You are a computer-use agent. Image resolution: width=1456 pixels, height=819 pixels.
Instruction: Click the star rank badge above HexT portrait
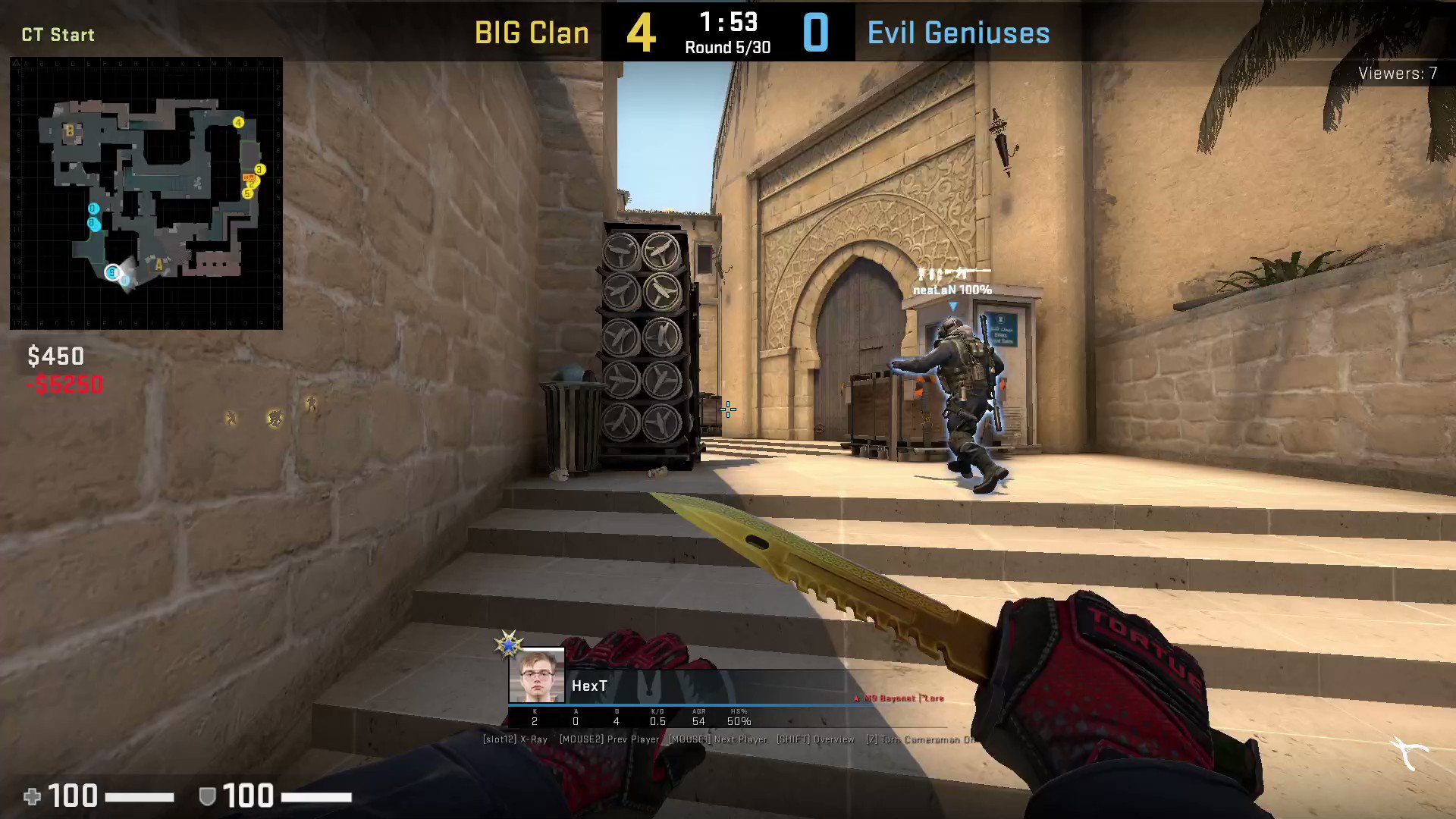pyautogui.click(x=508, y=644)
